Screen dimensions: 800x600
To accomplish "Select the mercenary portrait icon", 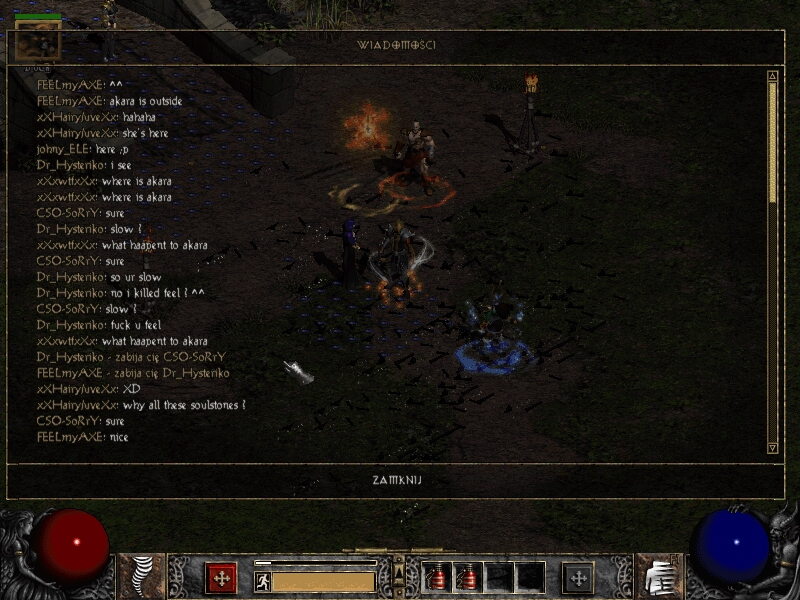I will pos(38,42).
